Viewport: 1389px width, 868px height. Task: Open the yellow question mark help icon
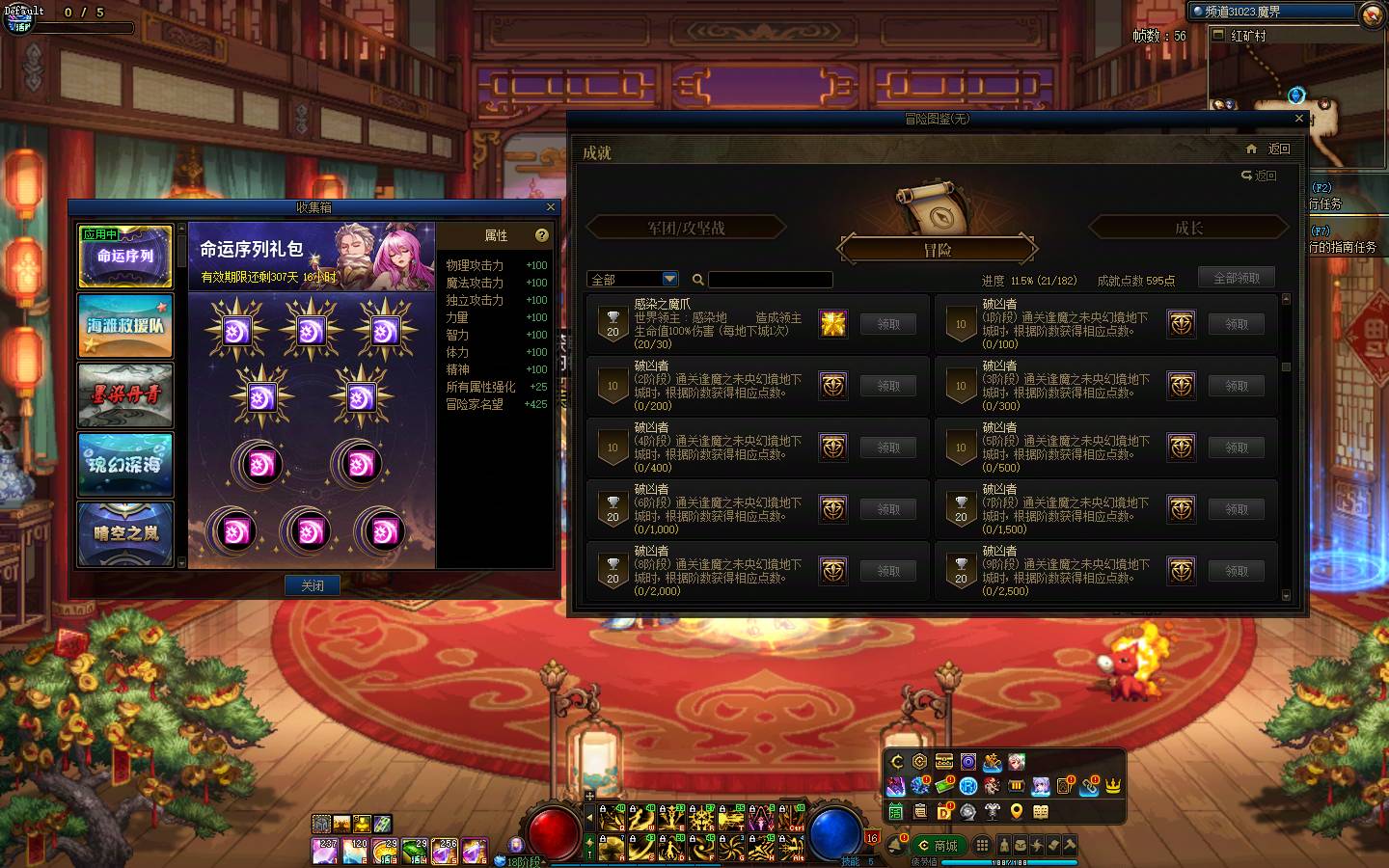(542, 235)
